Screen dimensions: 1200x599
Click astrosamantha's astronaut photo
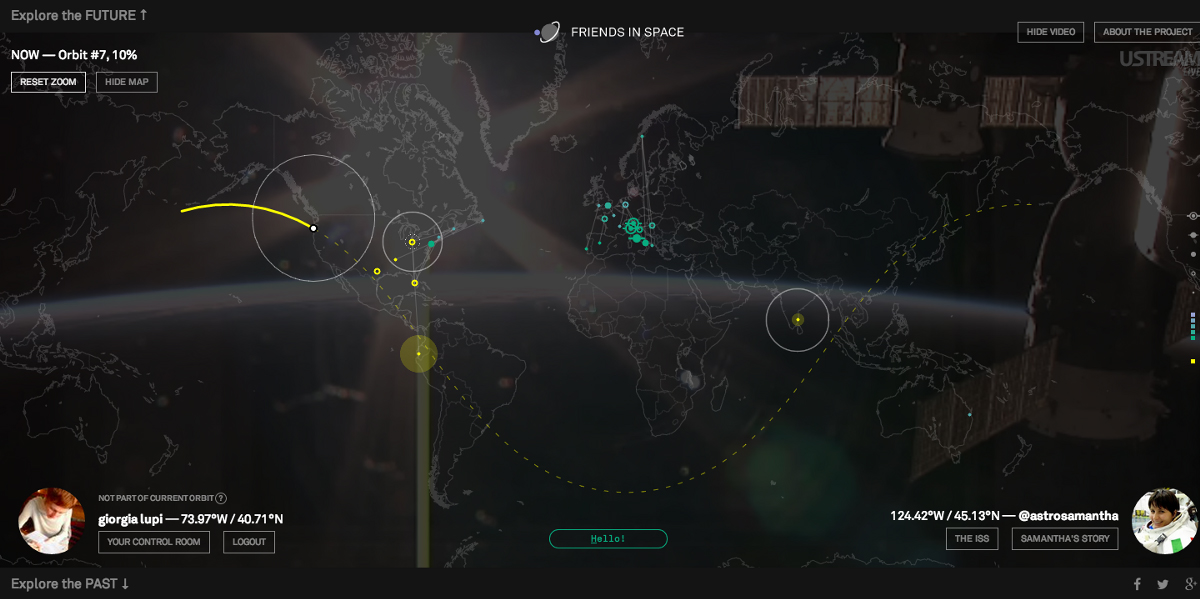coord(1164,521)
